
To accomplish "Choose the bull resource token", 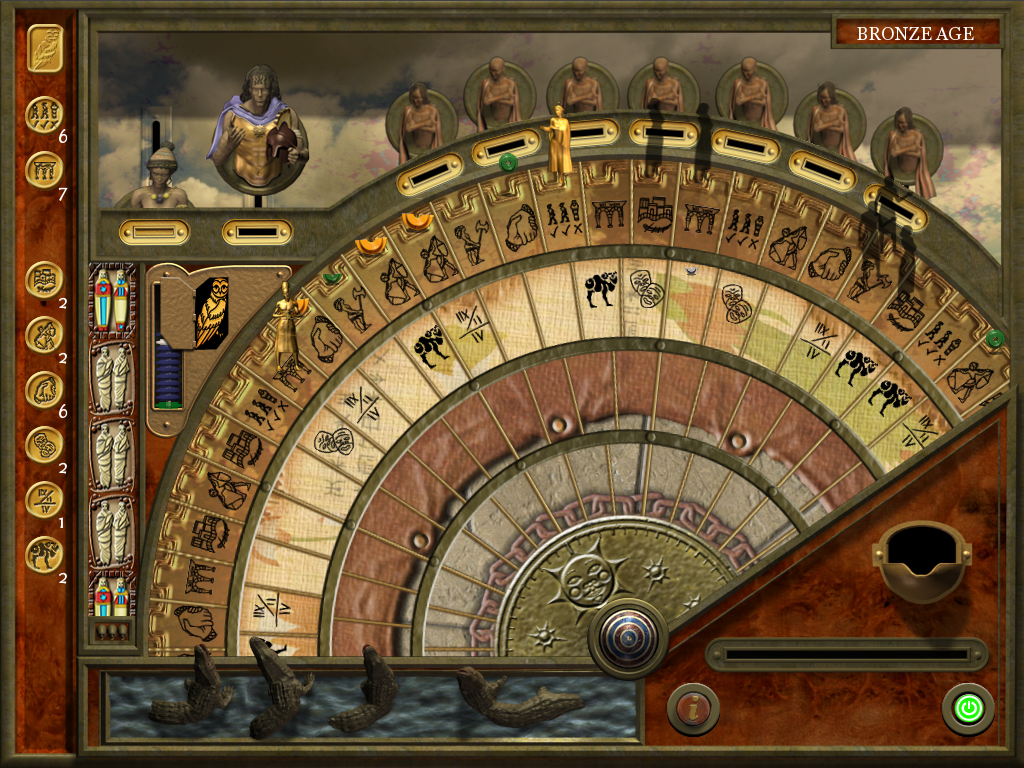I will [45, 553].
